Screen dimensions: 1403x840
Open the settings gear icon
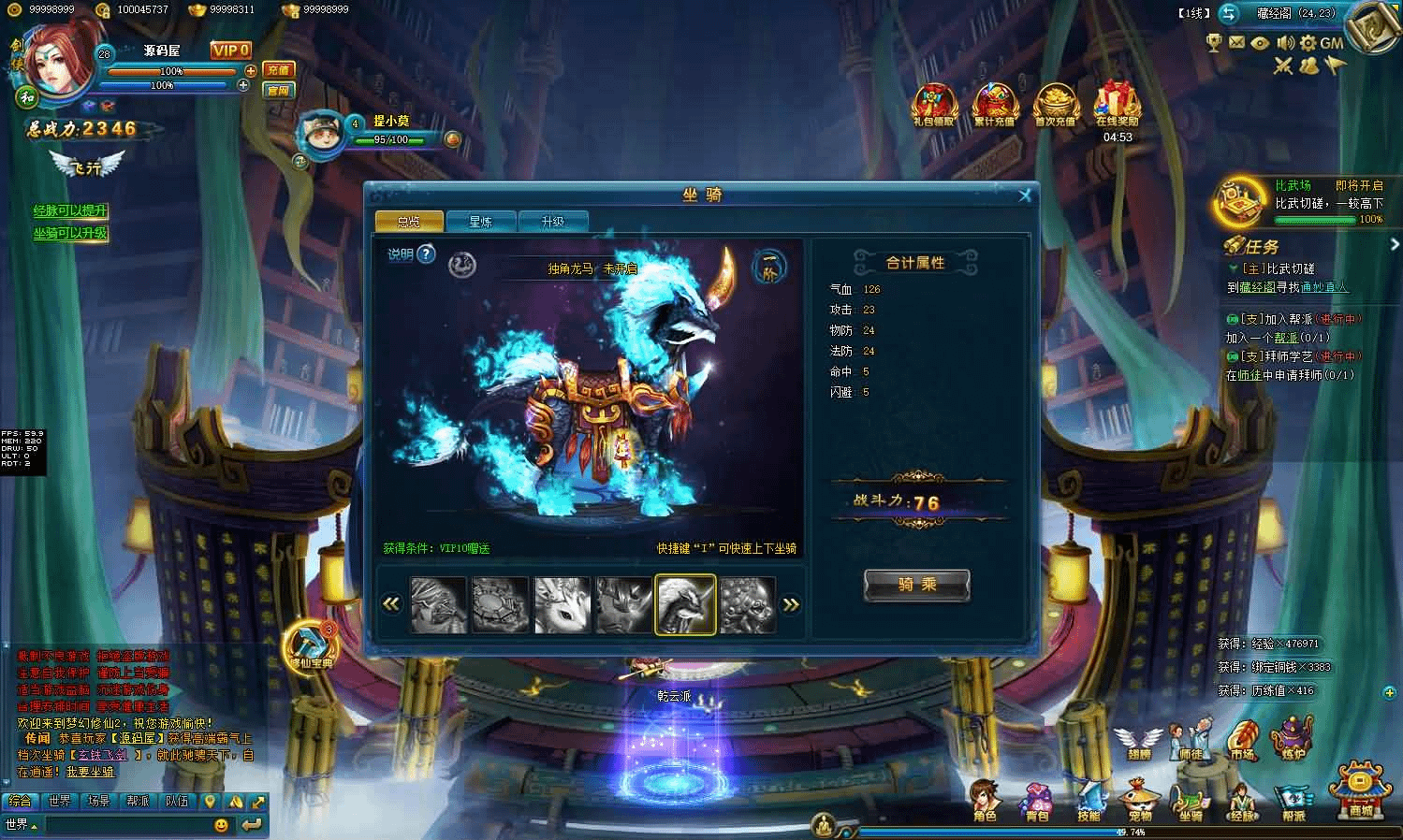click(1308, 43)
